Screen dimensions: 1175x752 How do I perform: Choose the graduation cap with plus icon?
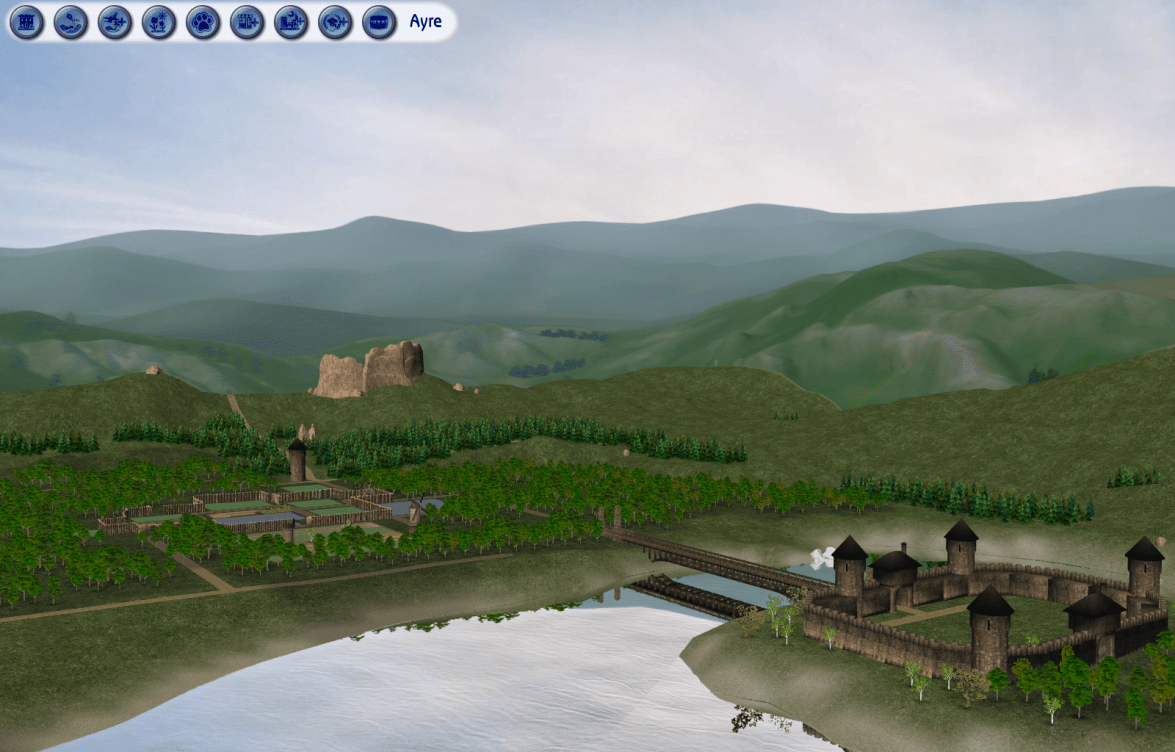point(335,22)
